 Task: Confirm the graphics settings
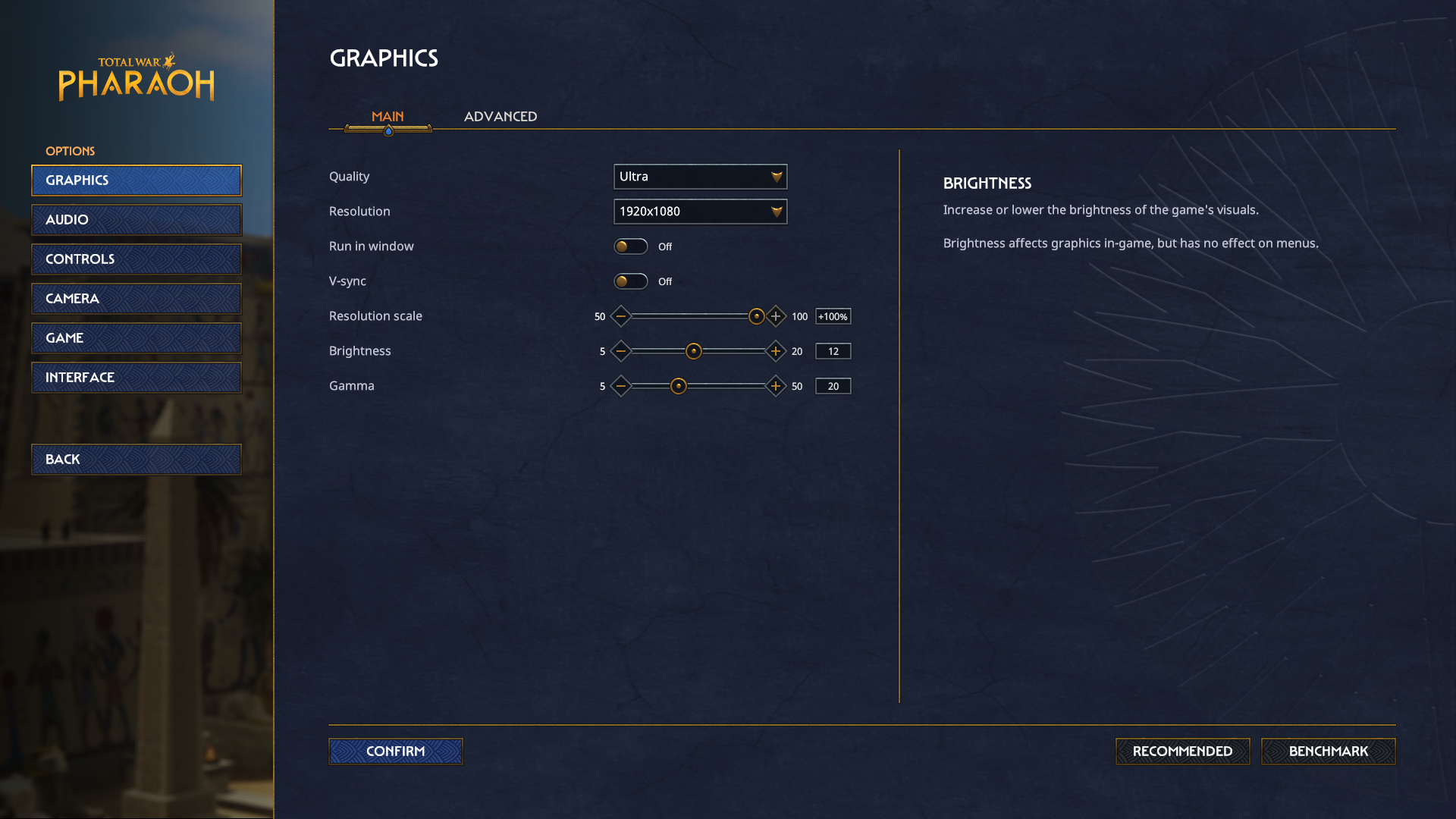click(395, 752)
